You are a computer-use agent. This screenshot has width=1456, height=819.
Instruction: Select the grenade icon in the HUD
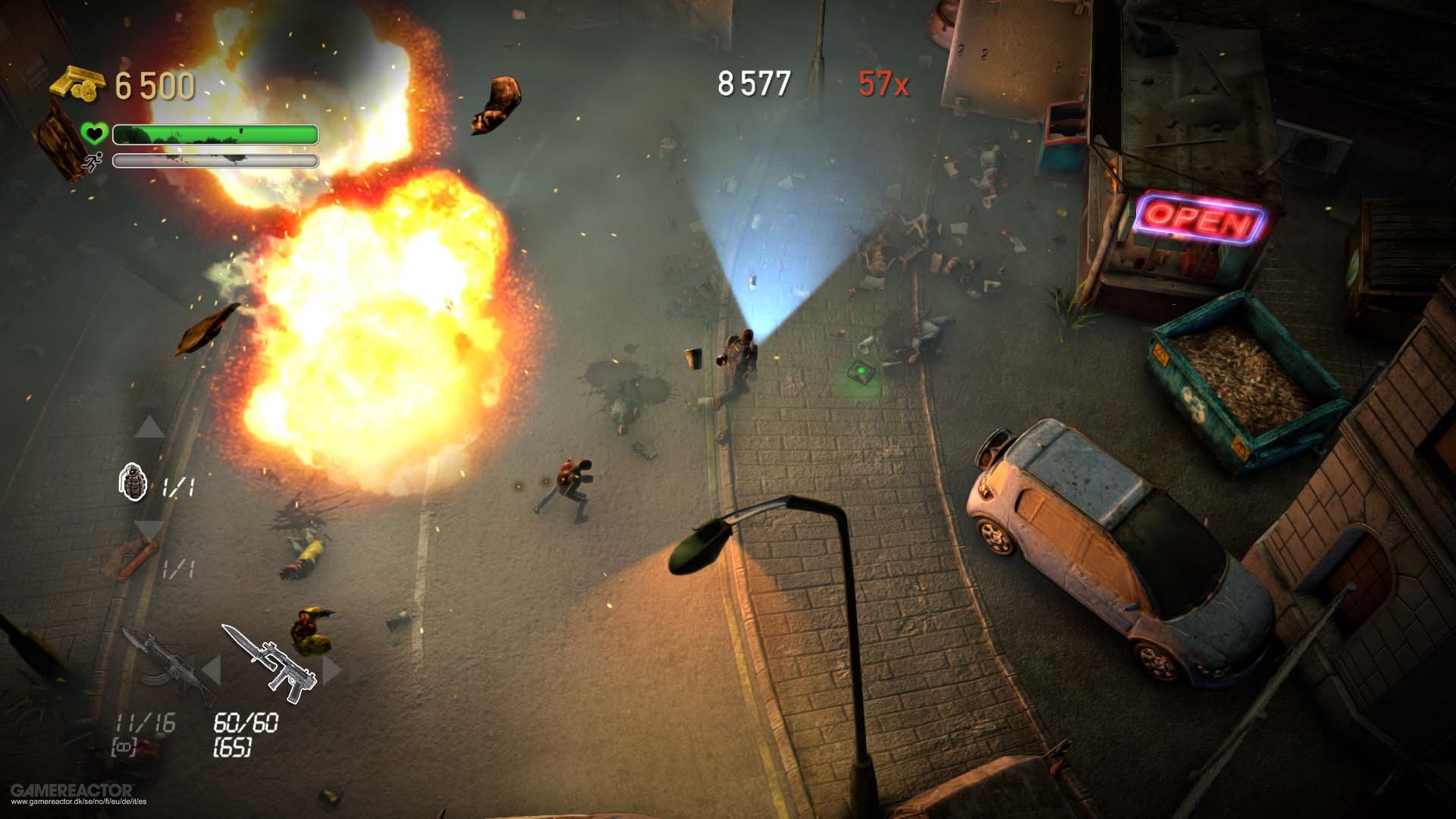coord(134,482)
